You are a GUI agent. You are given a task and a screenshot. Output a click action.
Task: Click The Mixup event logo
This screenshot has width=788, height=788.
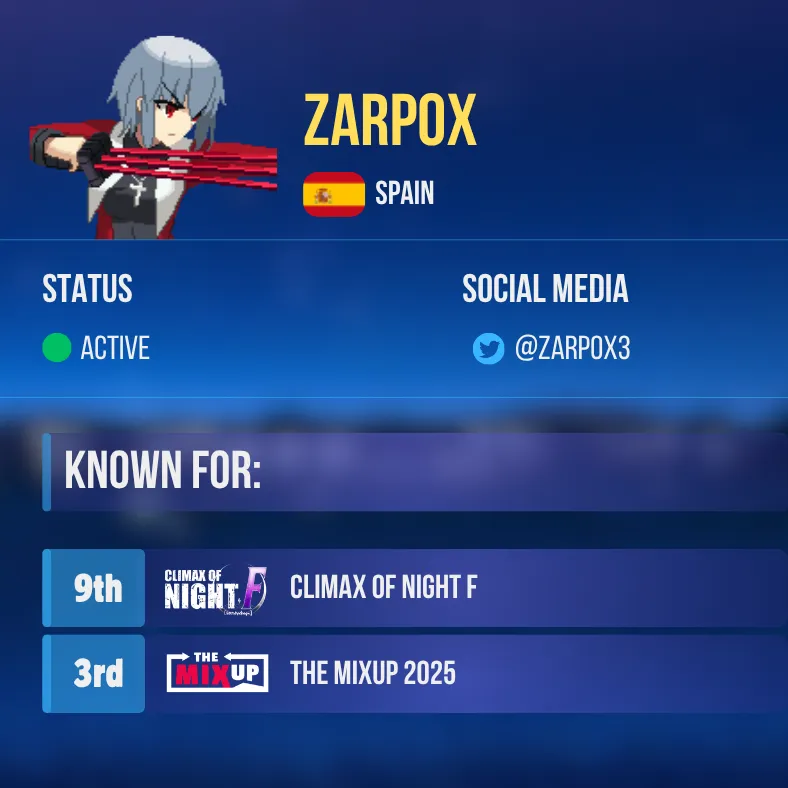[217, 674]
